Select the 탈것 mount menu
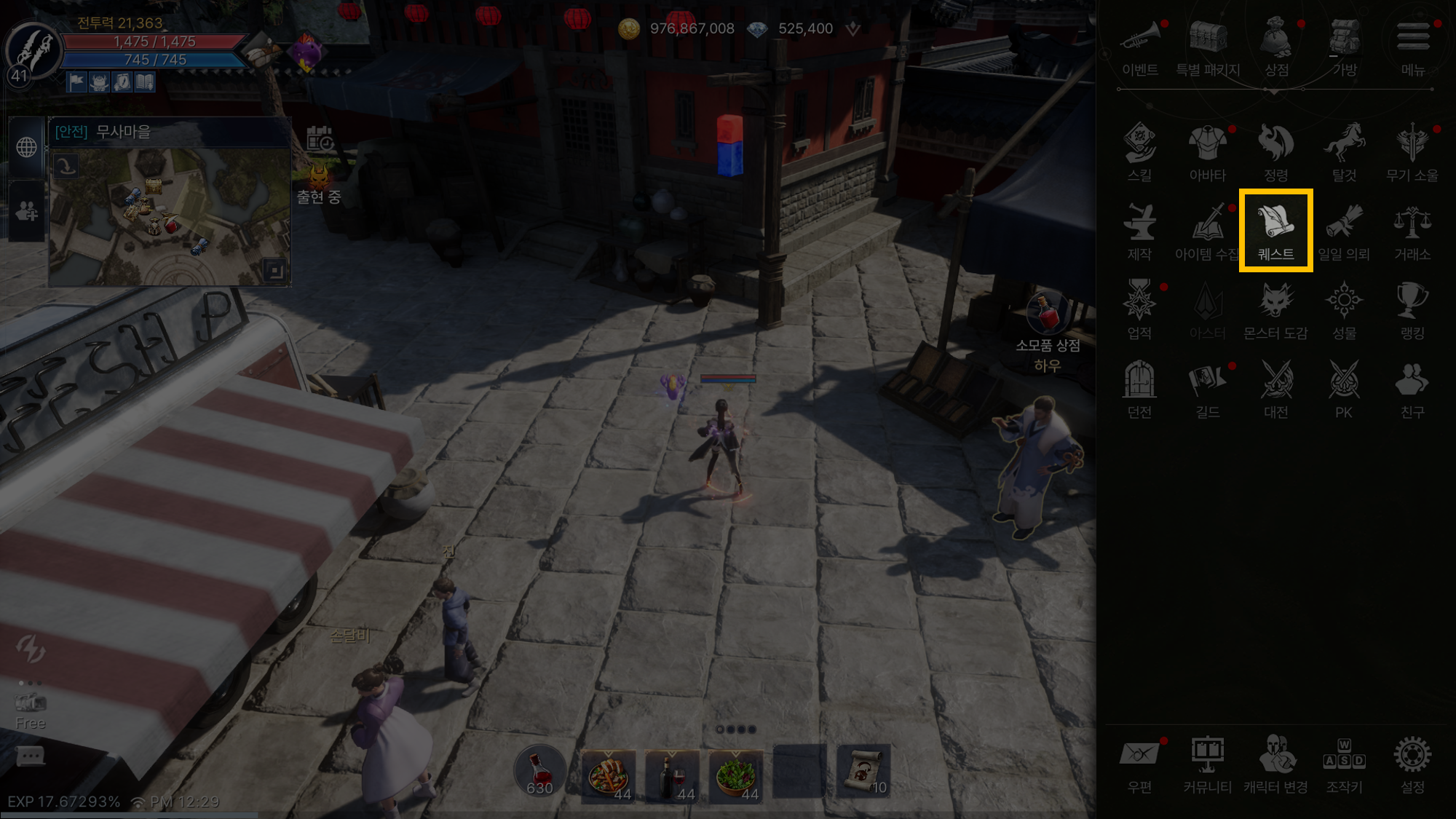Viewport: 1456px width, 819px height. (1344, 151)
